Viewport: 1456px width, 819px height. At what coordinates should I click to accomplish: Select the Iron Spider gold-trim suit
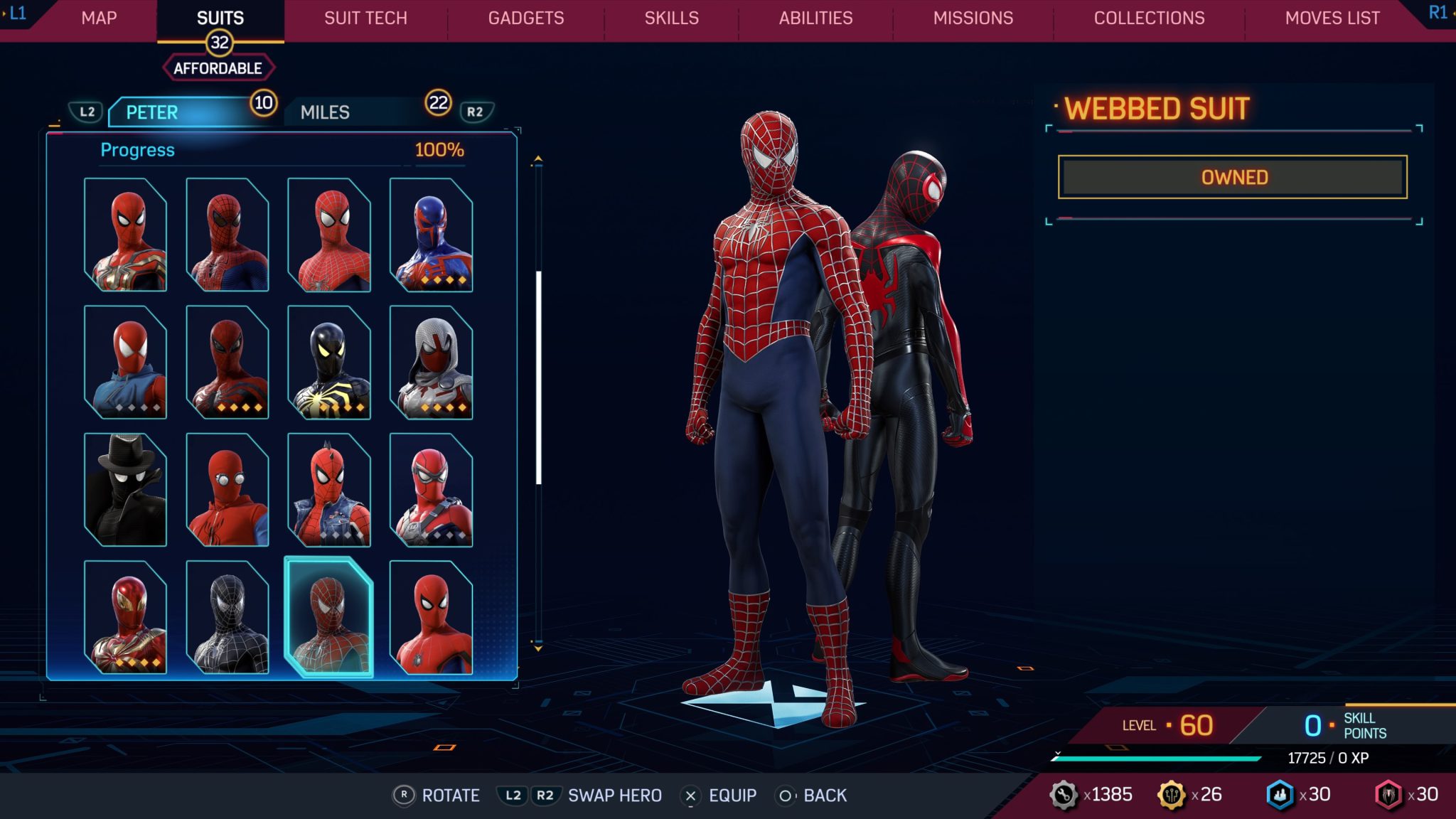(125, 235)
